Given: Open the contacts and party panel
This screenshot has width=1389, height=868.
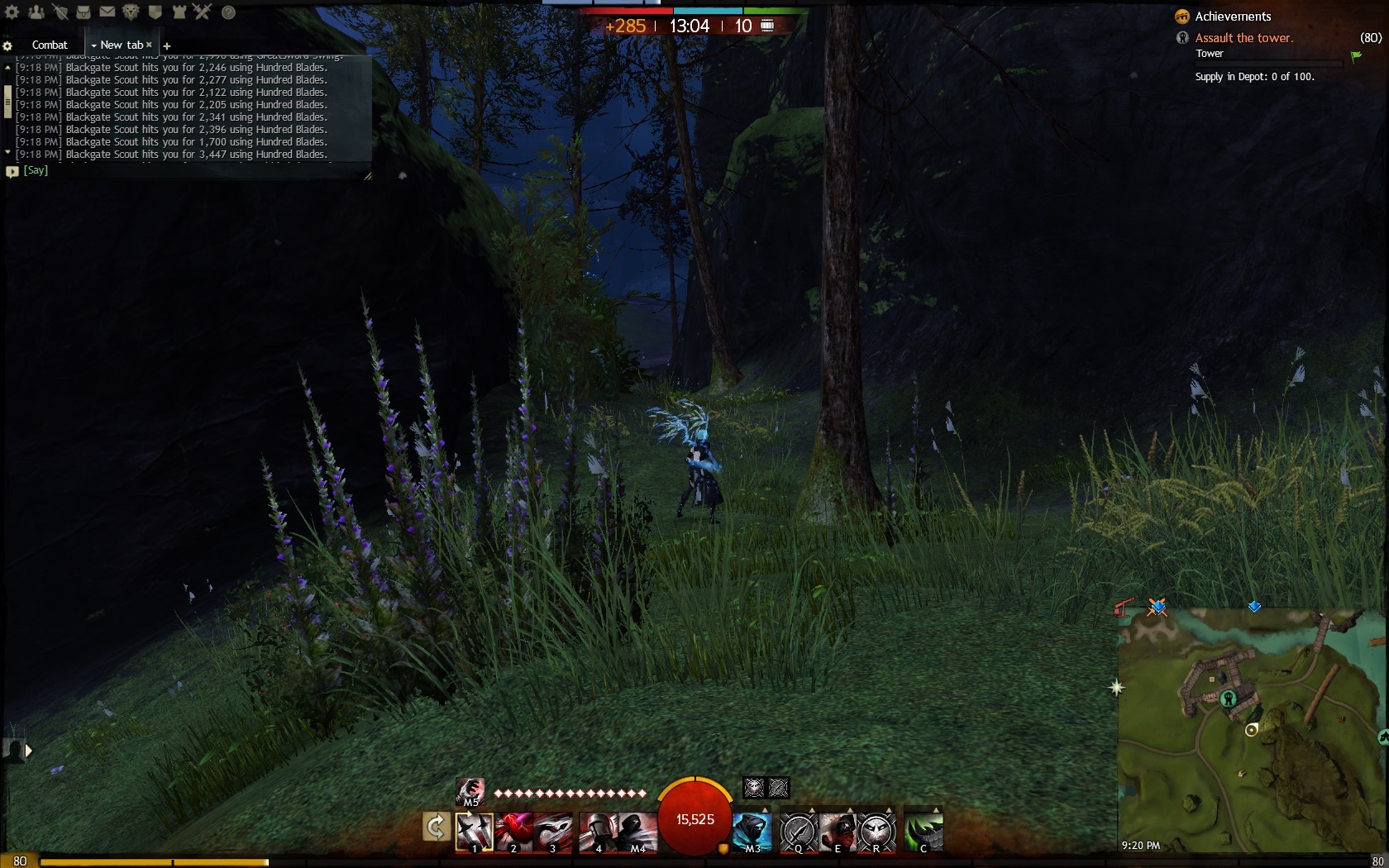Looking at the screenshot, I should pyautogui.click(x=36, y=12).
